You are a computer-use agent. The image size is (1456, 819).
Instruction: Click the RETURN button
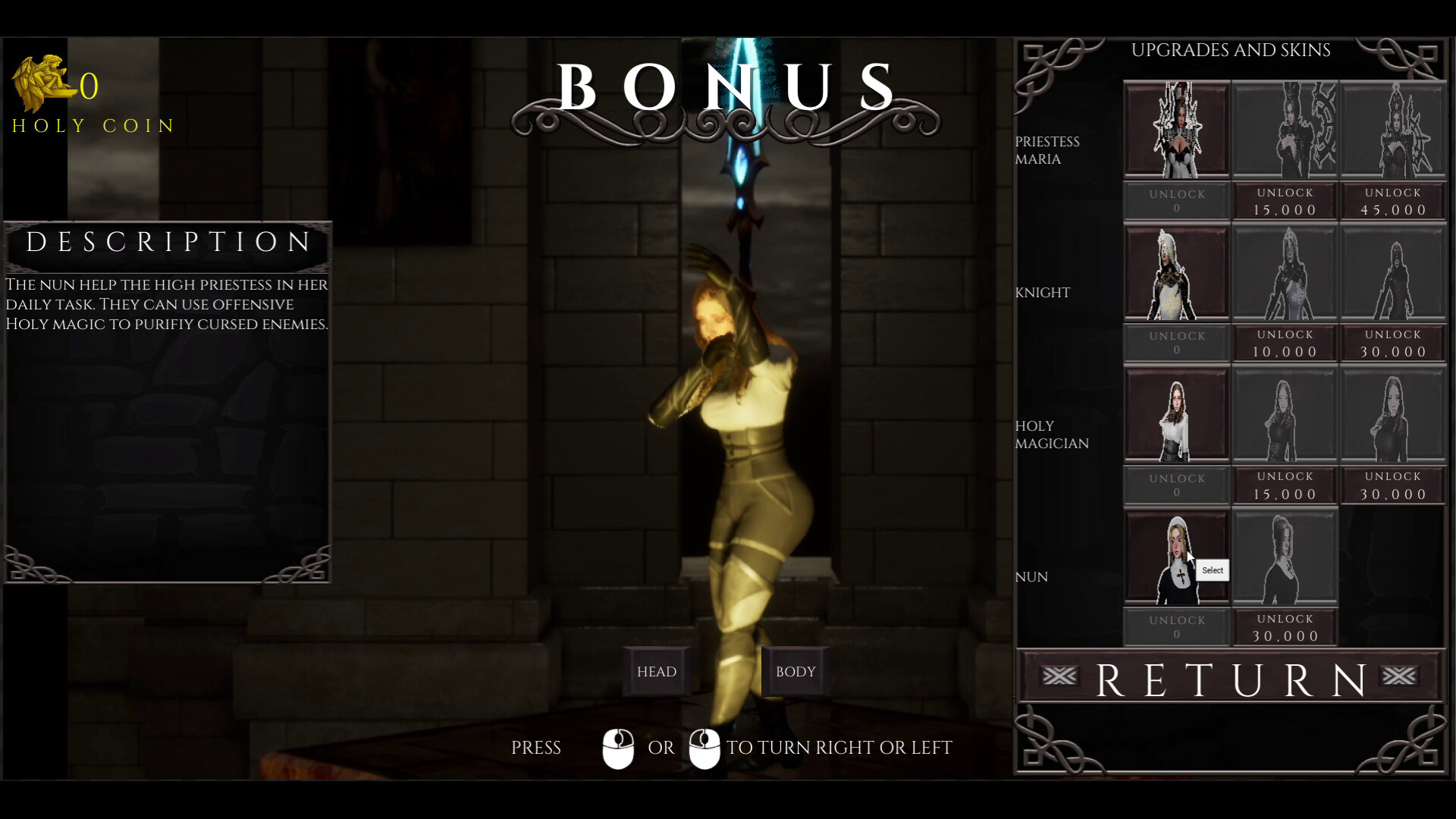1230,677
